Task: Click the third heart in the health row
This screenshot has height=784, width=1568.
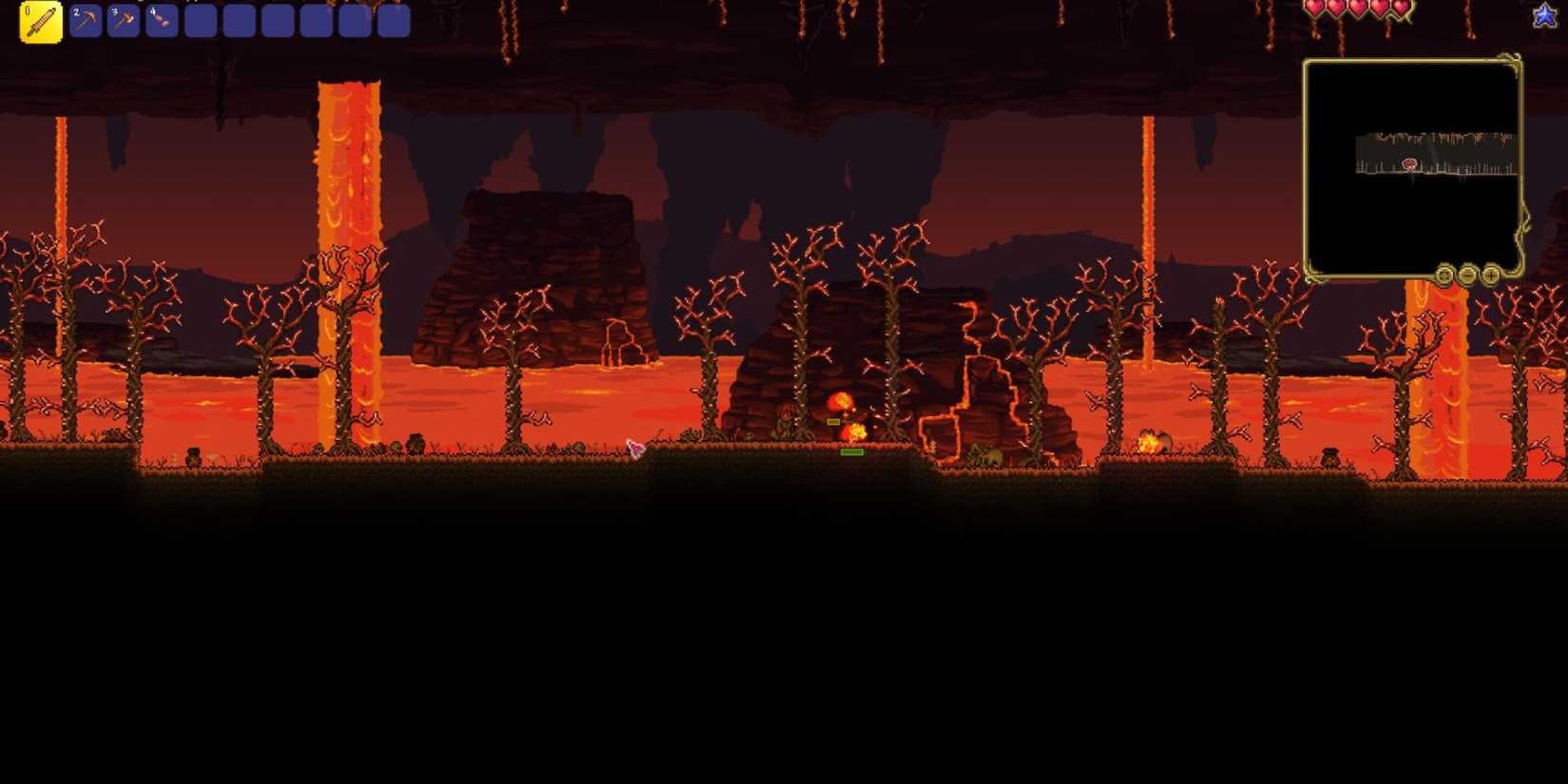Action: tap(1356, 9)
